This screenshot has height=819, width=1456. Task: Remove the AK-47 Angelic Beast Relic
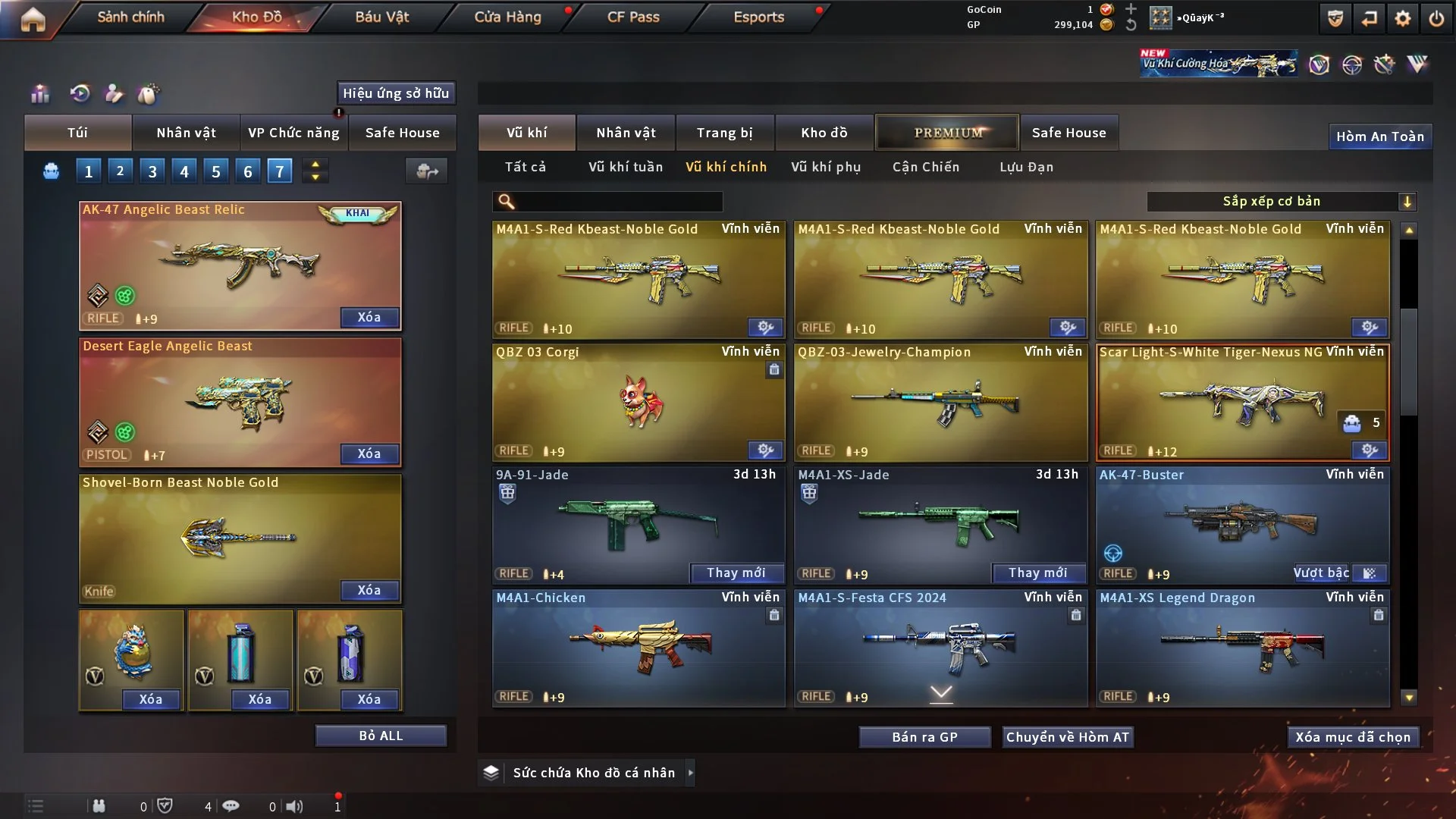tap(369, 317)
